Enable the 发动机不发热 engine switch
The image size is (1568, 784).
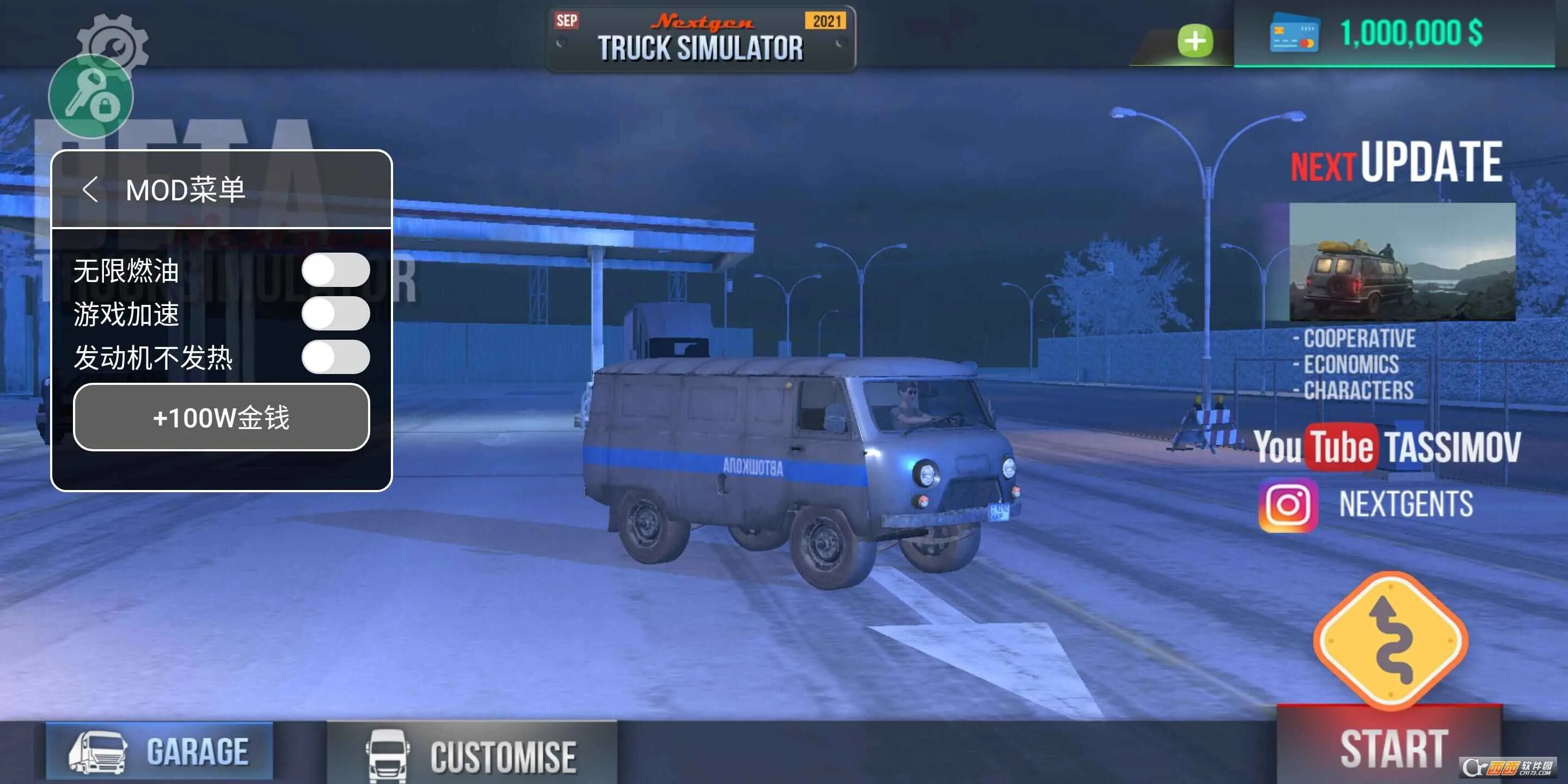tap(335, 357)
